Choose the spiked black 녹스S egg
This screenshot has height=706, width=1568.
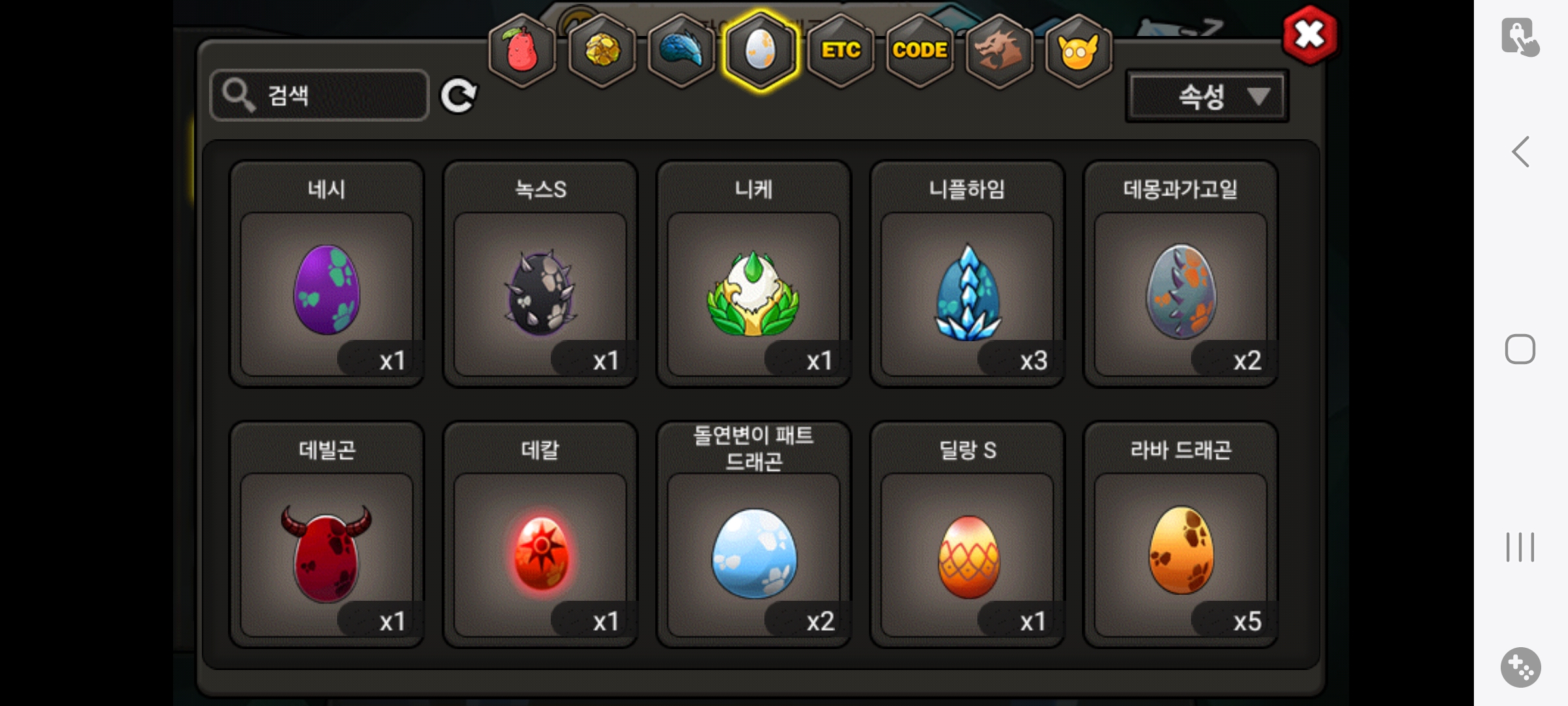(540, 290)
